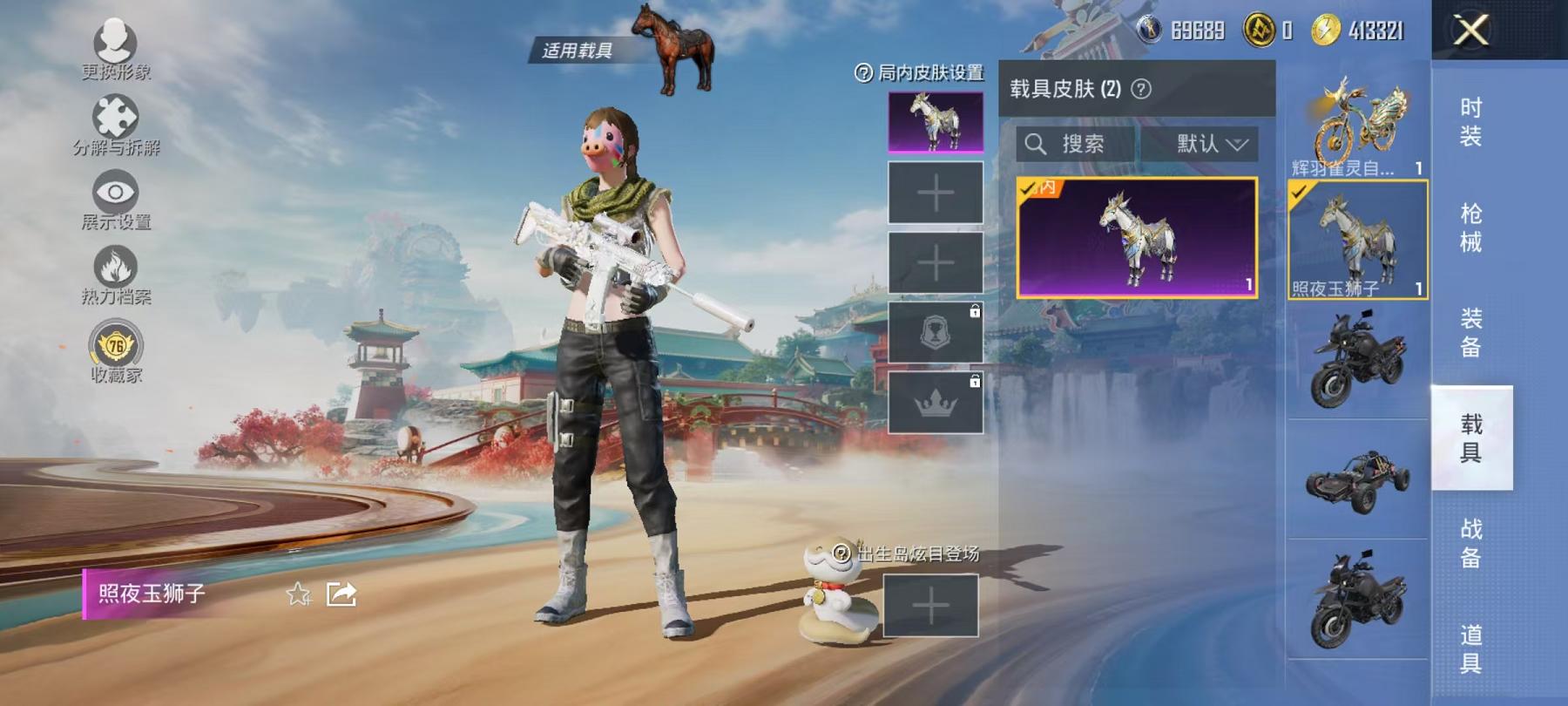Close the screen with the X button

point(1470,32)
